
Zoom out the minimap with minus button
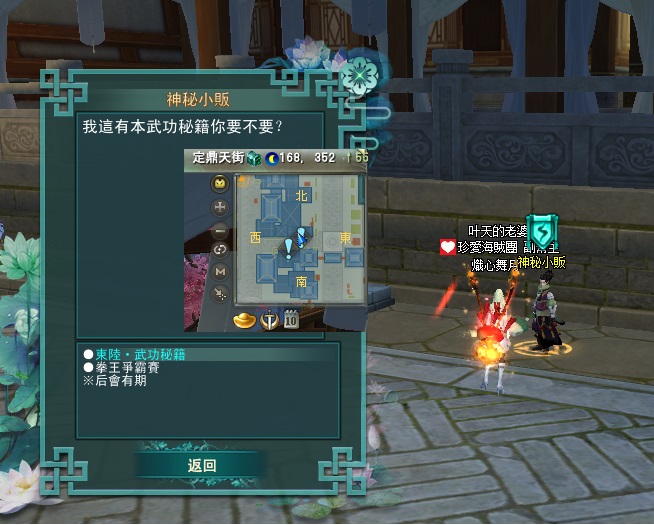(221, 229)
